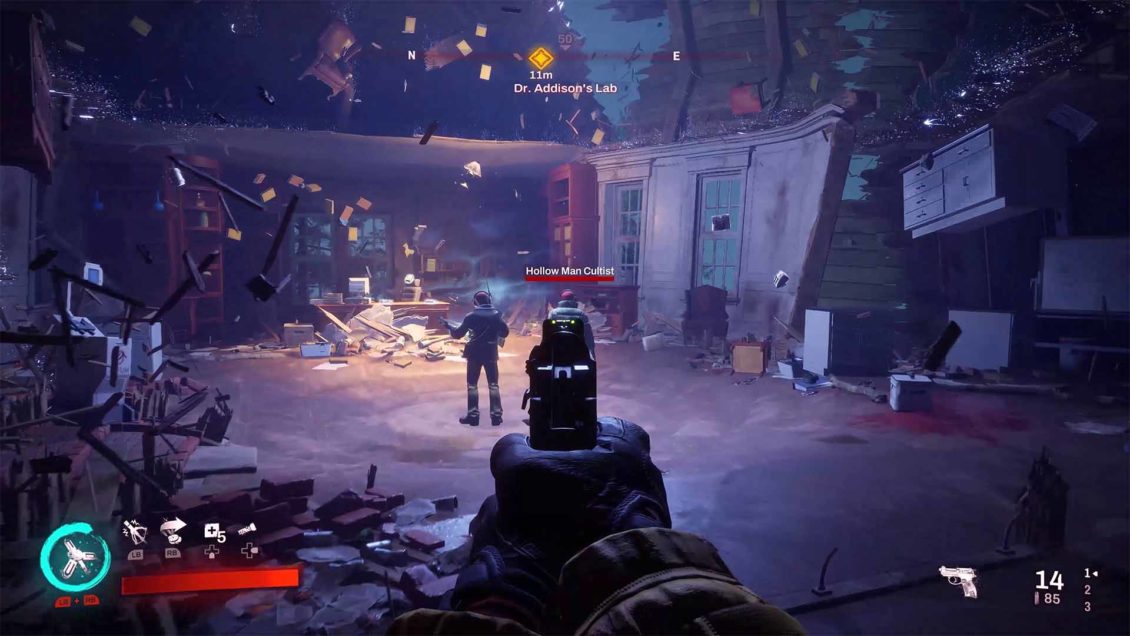Viewport: 1130px width, 636px height.
Task: Trigger the arrow dash ability icon
Action: 173,532
